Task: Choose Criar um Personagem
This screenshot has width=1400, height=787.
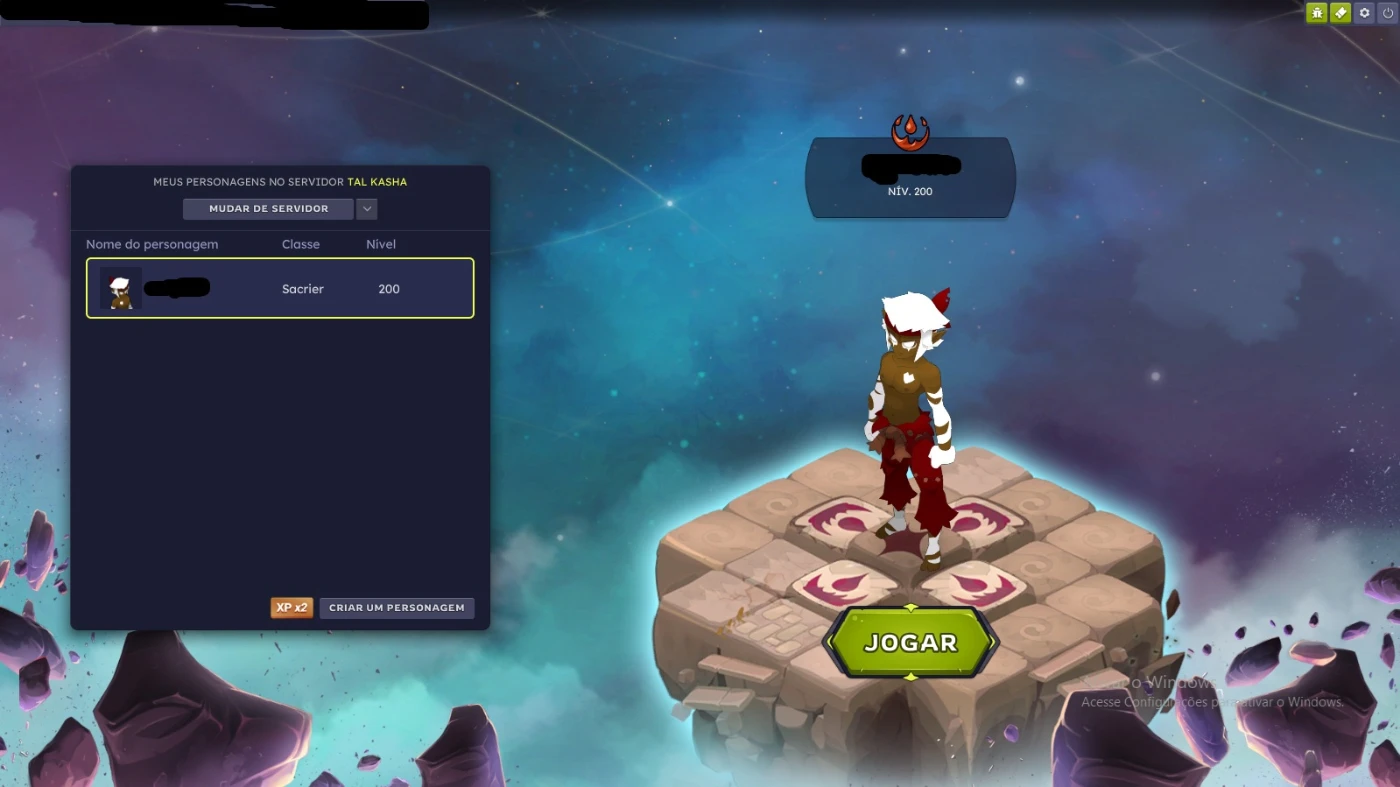Action: coord(397,608)
